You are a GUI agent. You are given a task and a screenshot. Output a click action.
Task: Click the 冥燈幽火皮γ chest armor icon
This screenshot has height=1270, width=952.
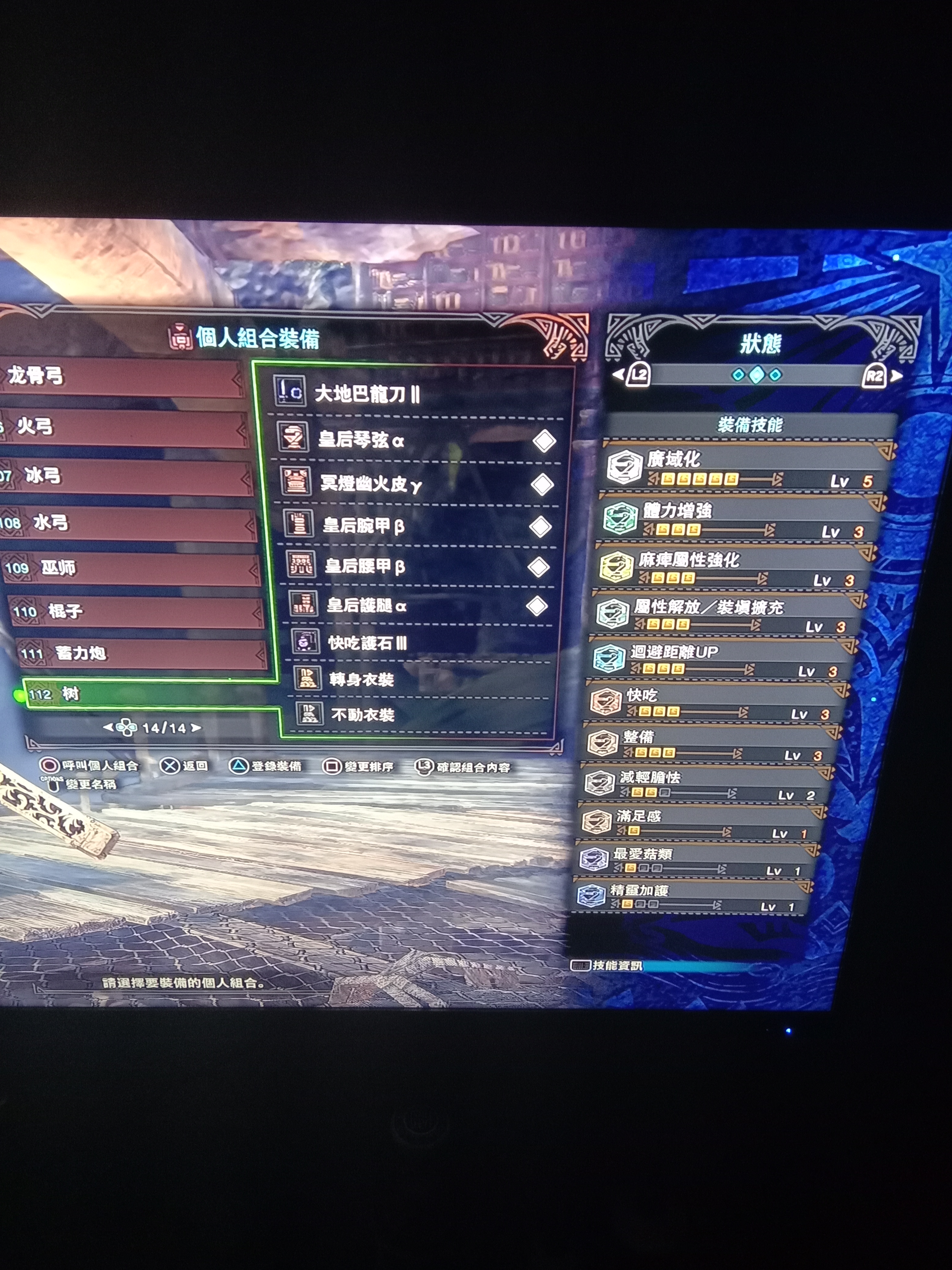point(297,483)
